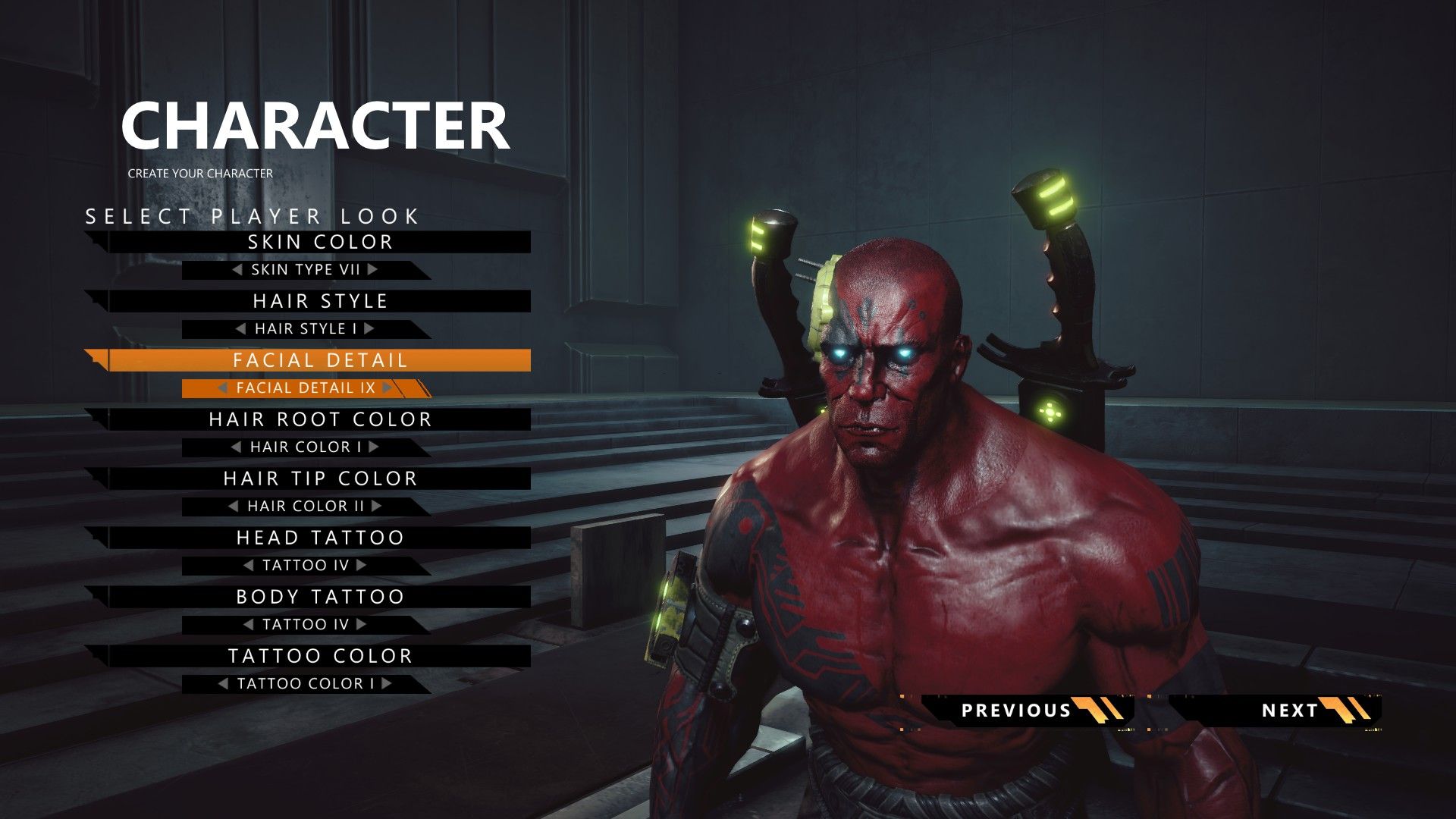Select the Skin Color category row
Screen dimensions: 1456x819
pos(319,243)
